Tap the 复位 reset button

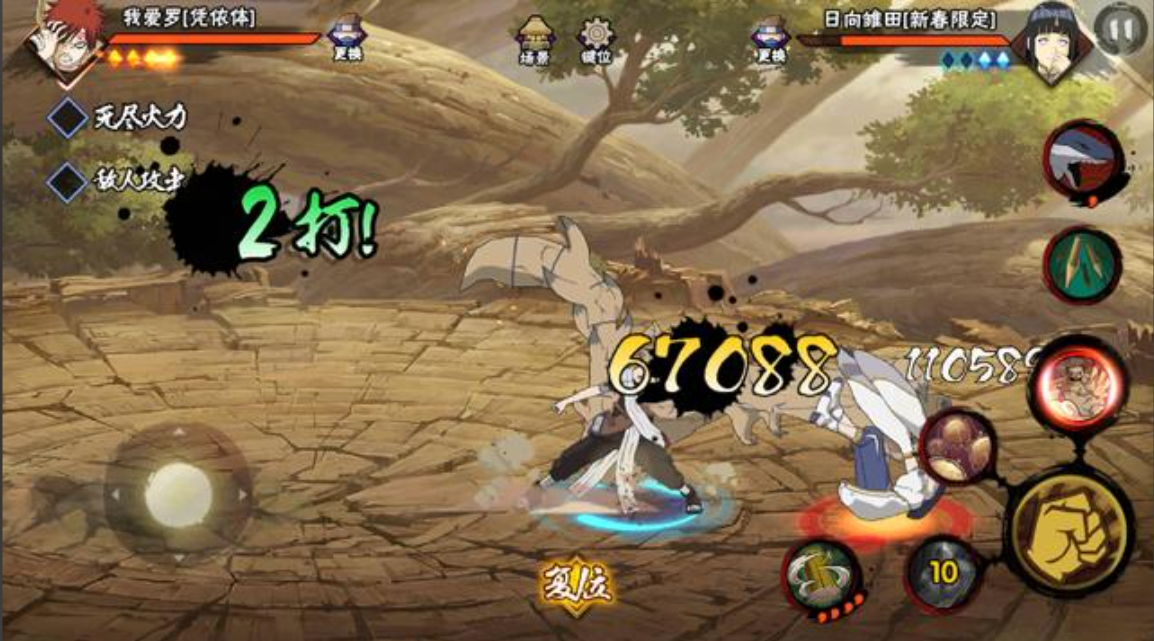576,581
